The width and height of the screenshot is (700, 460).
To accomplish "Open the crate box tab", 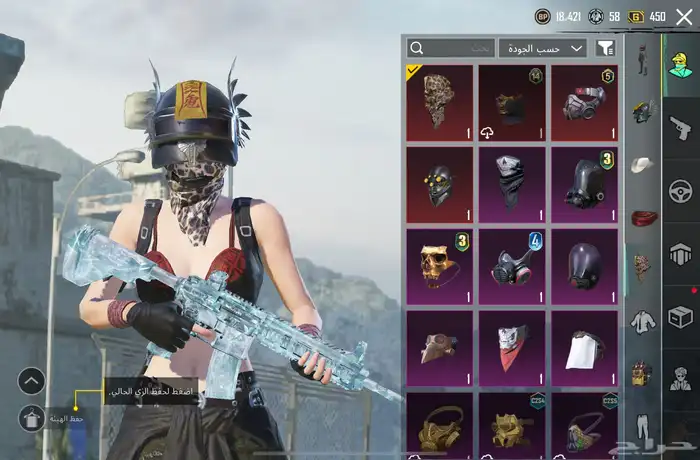I will 681,316.
